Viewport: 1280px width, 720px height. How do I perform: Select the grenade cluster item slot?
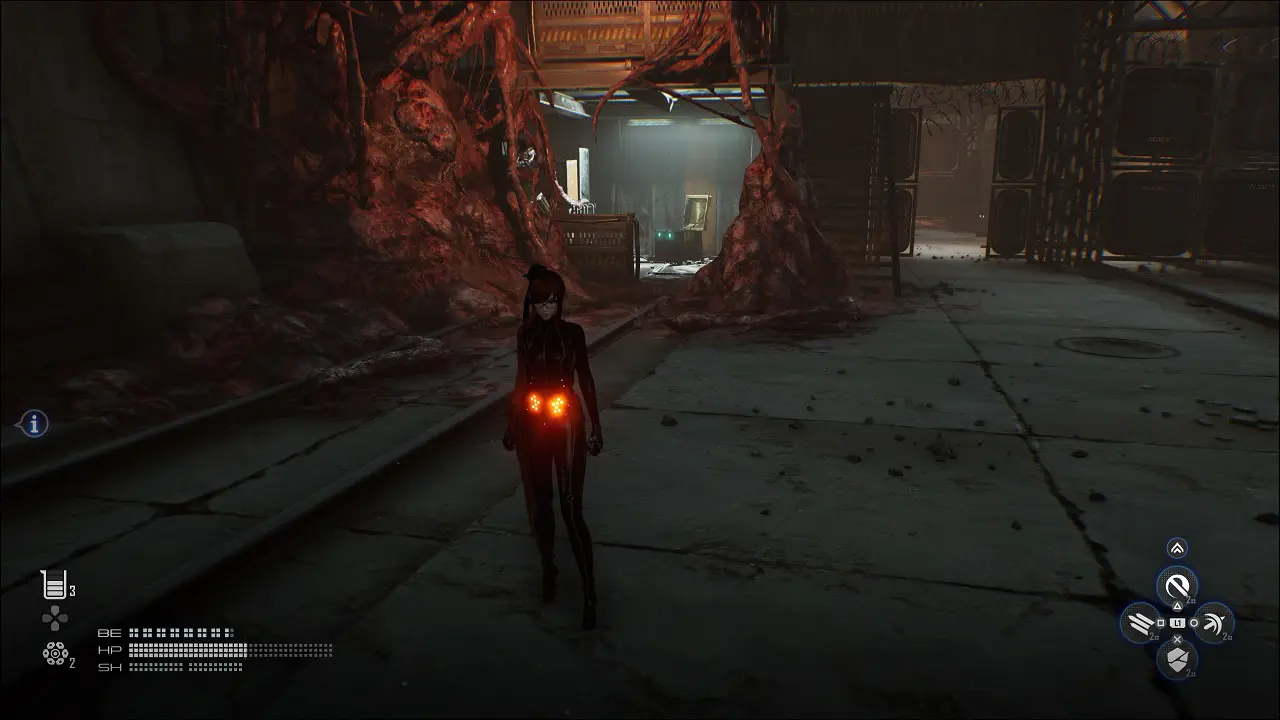[x=54, y=653]
